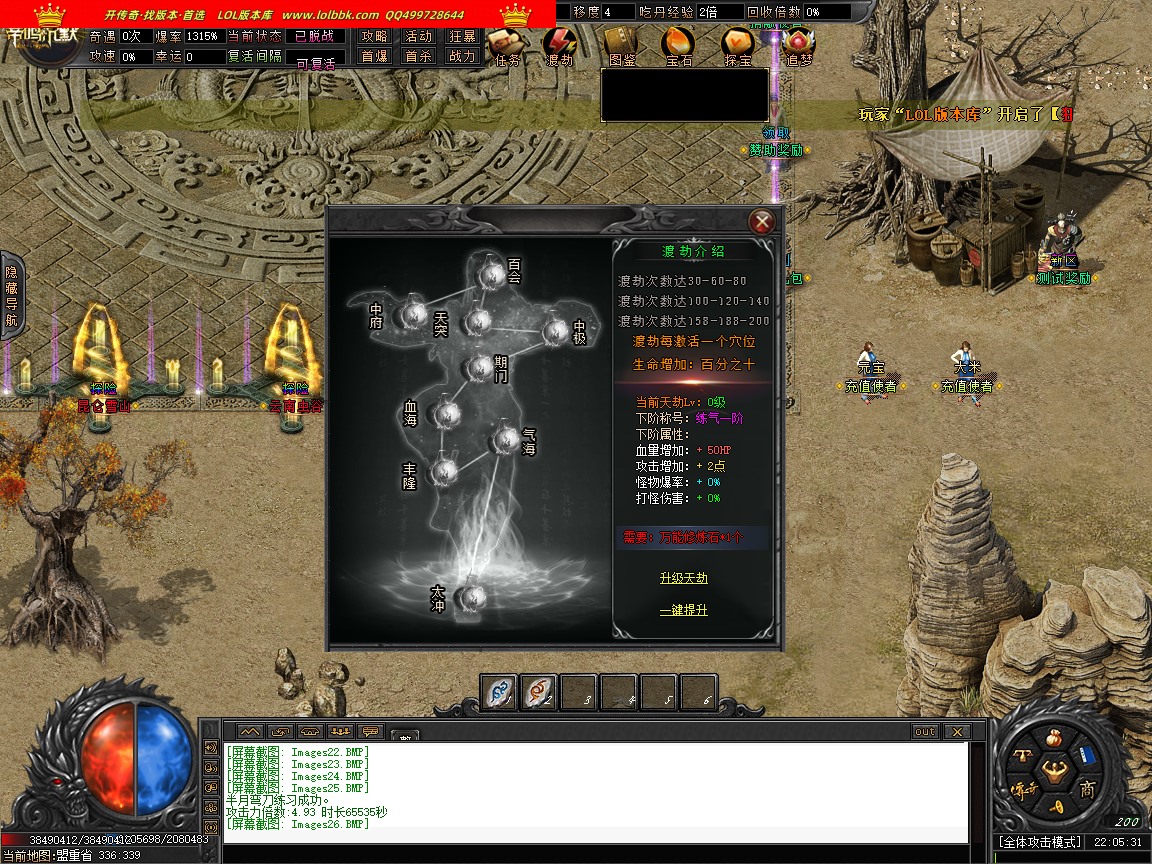The image size is (1152, 864).
Task: Click the 战力 combat power button
Action: pyautogui.click(x=463, y=57)
